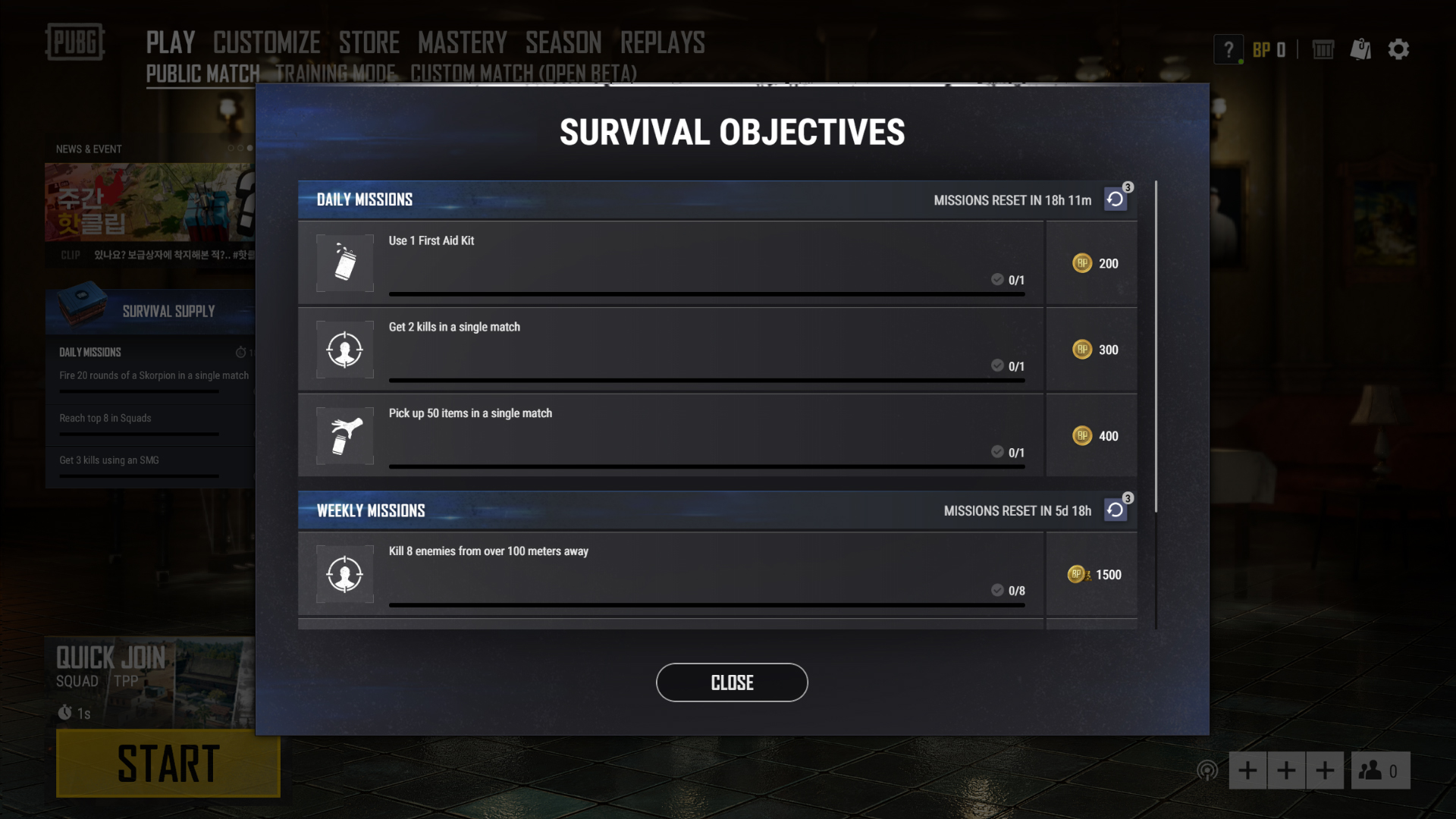Click the item pickup mission icon
1456x819 pixels.
click(344, 435)
